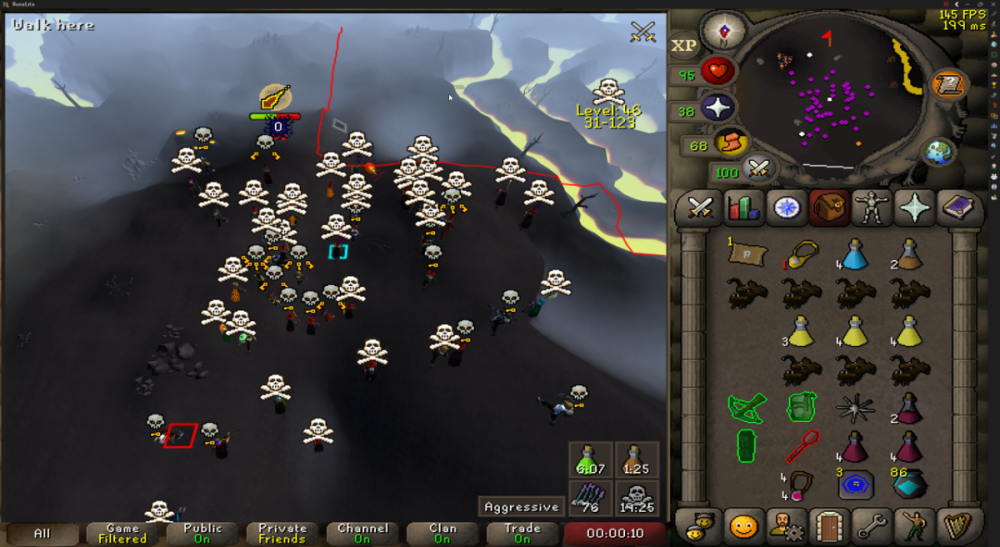The width and height of the screenshot is (1000, 547).
Task: Switch to the Skills tab
Action: [x=743, y=208]
